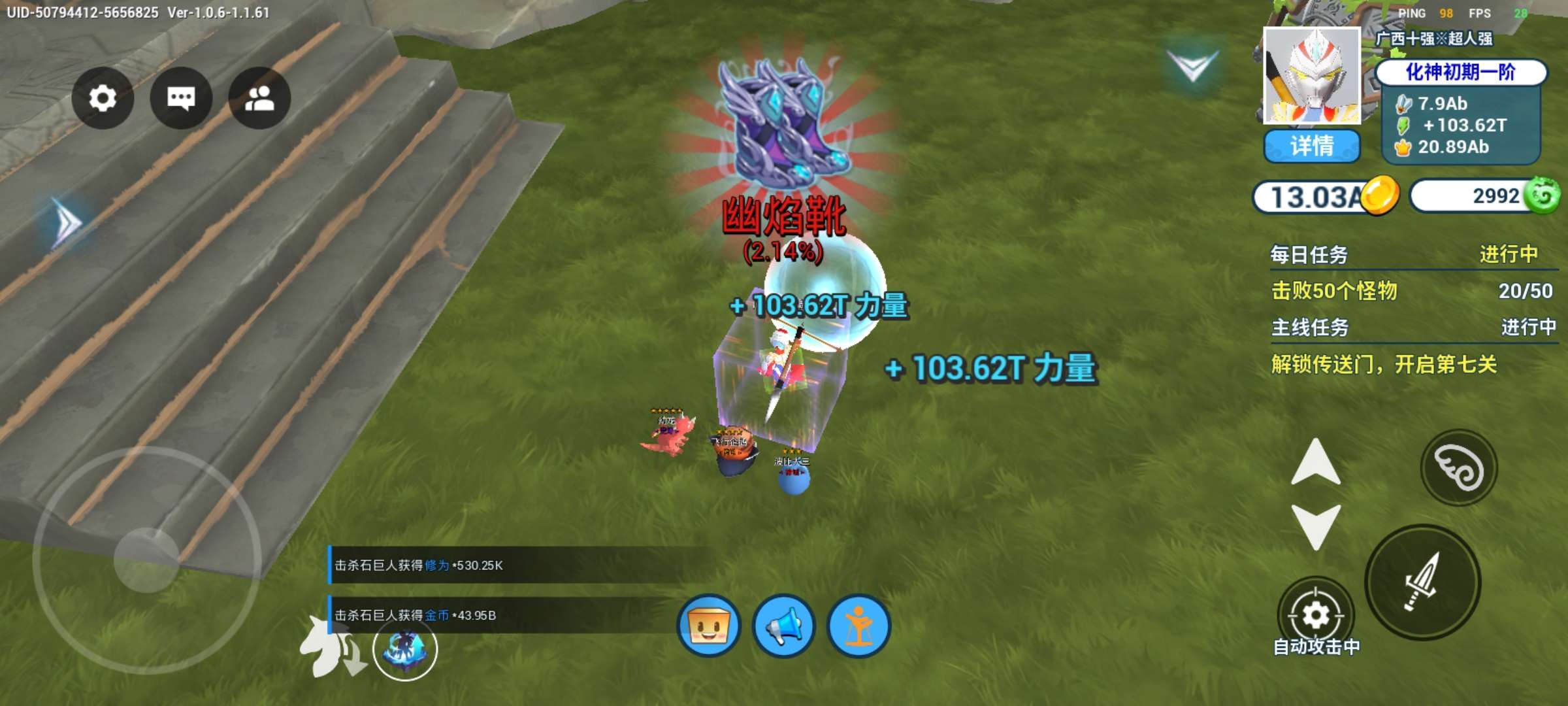Viewport: 1568px width, 706px height.
Task: Open the orange figure emote icon
Action: tap(858, 626)
